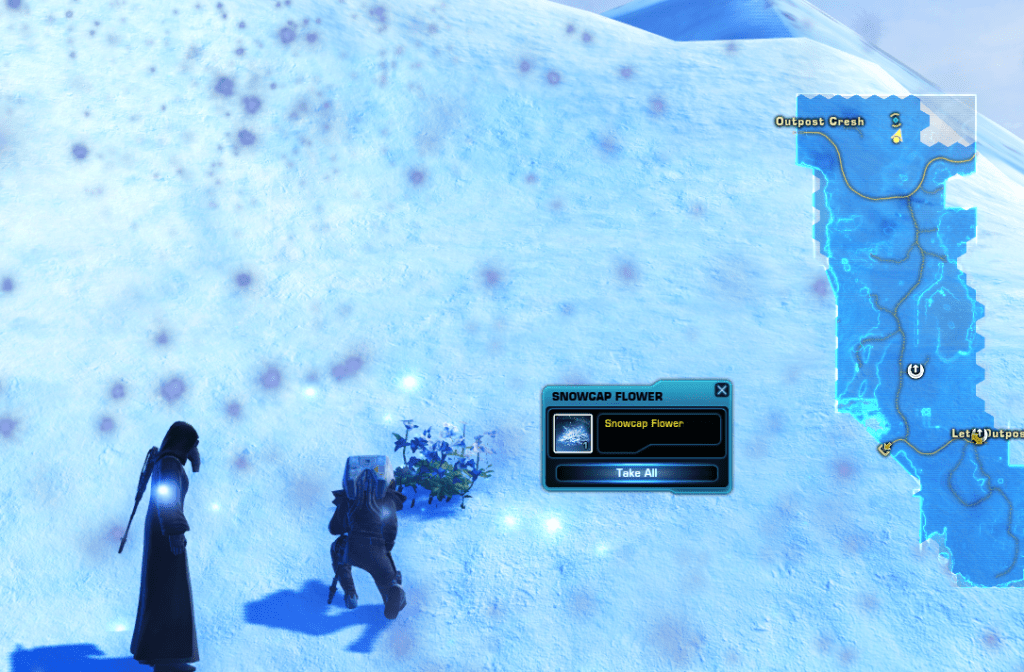Viewport: 1024px width, 672px height.
Task: Take all items from the loot window
Action: pos(636,473)
